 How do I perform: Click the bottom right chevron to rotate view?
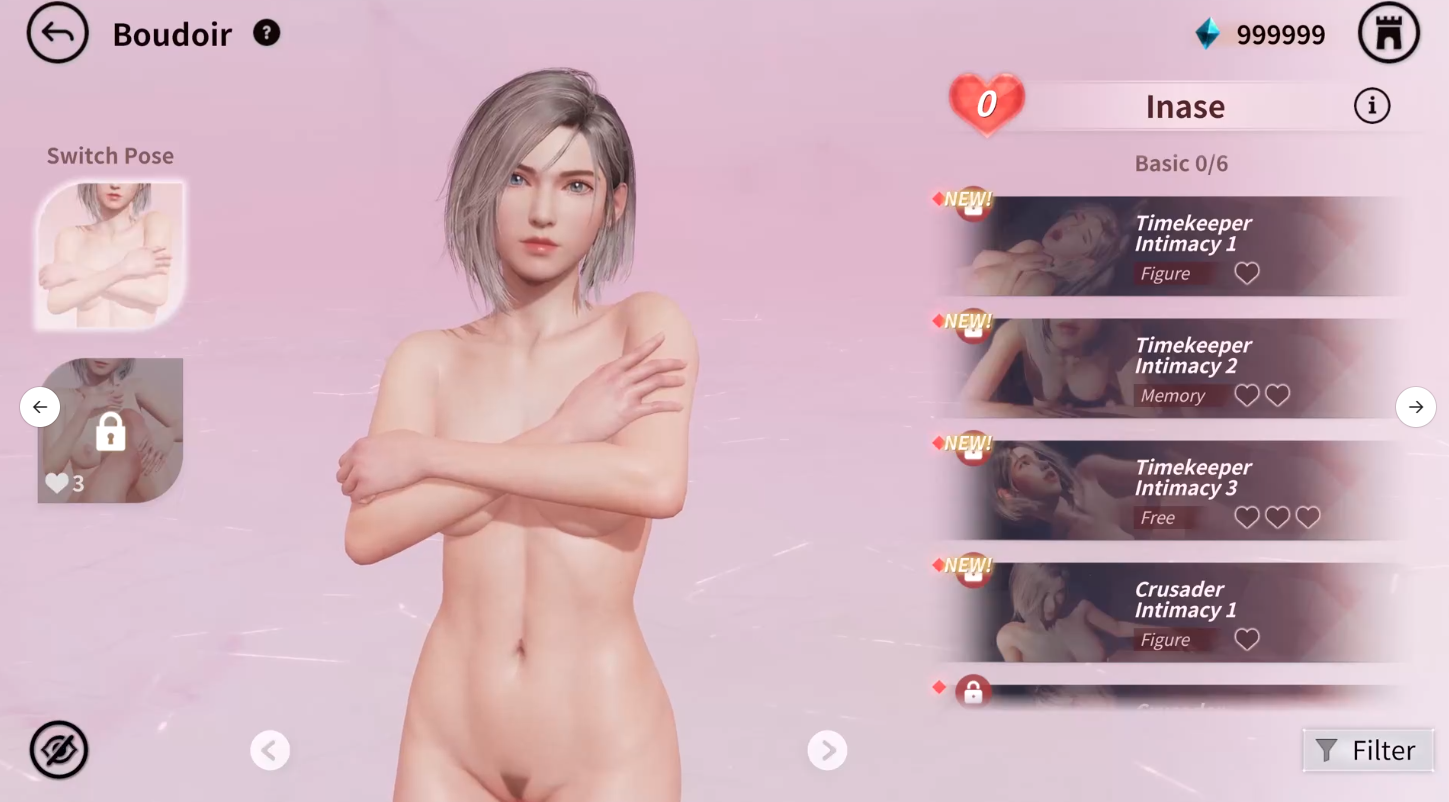click(827, 750)
